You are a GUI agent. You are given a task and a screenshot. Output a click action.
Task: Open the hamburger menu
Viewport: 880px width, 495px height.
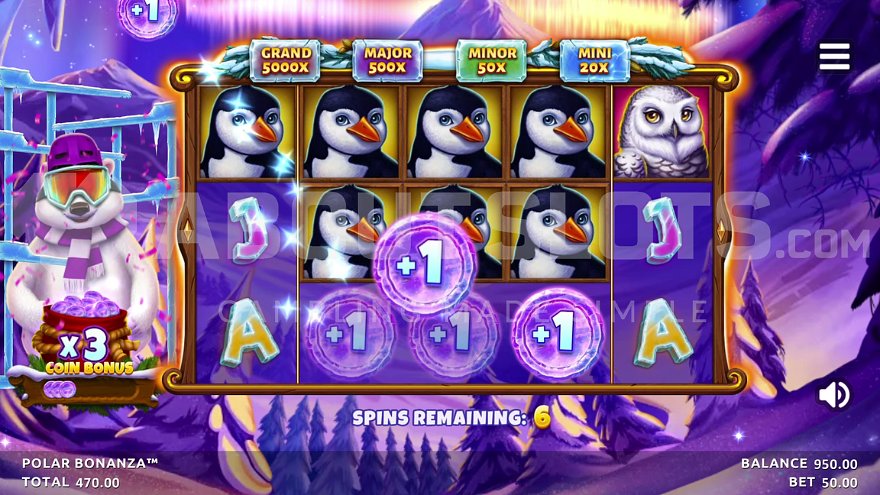tap(834, 57)
